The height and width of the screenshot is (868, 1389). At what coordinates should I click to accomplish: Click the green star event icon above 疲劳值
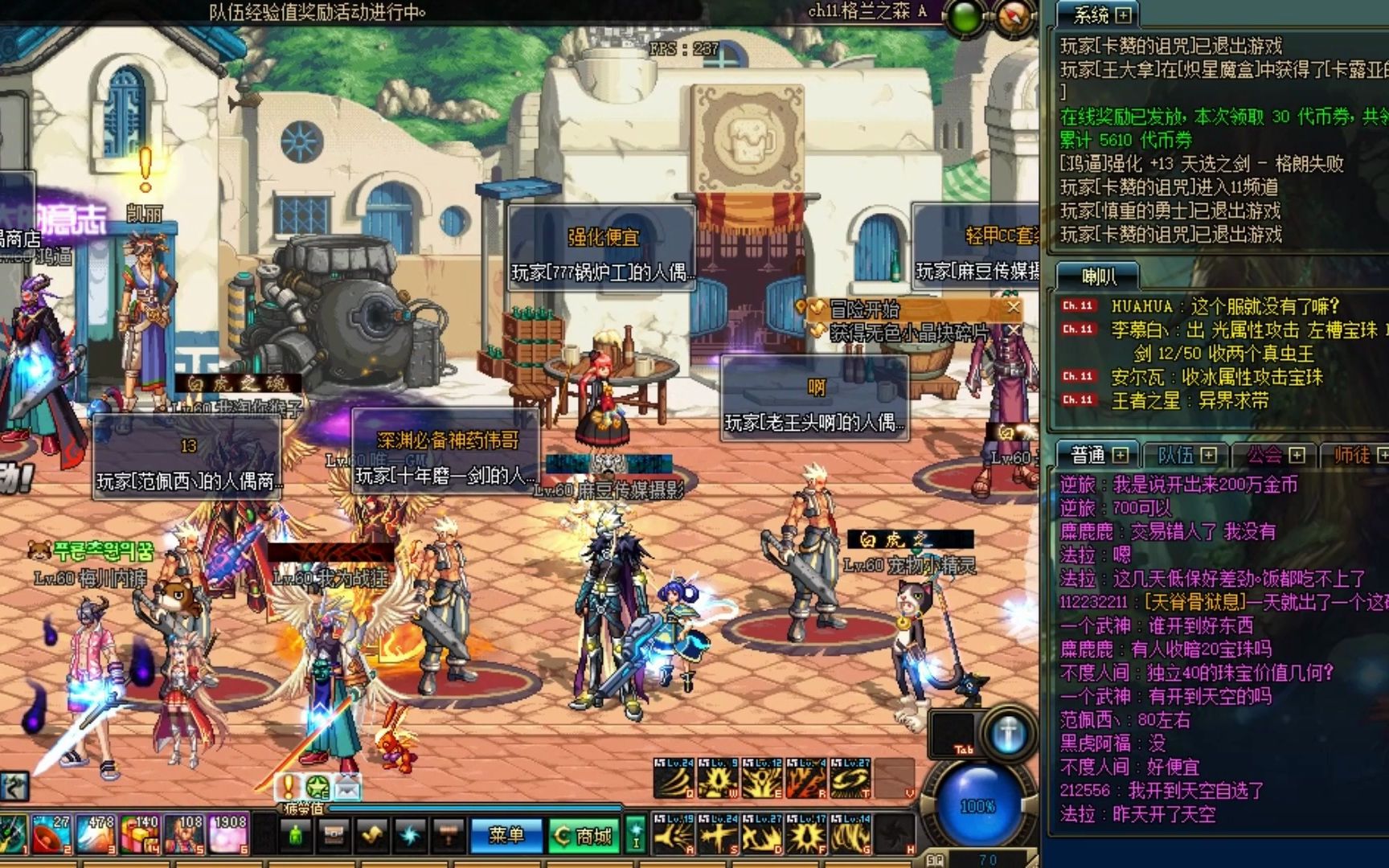[x=318, y=788]
